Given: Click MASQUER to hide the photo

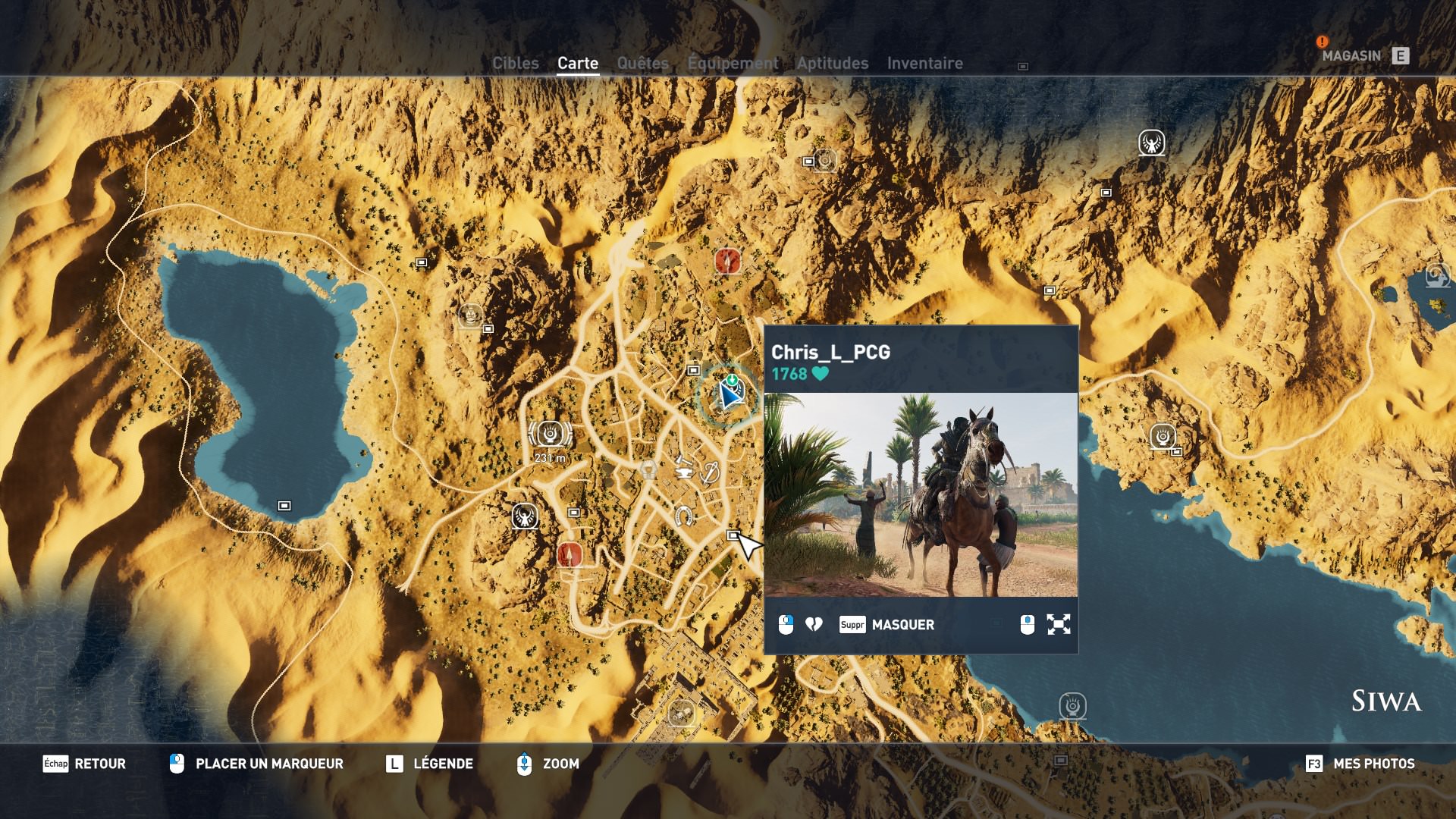Looking at the screenshot, I should tap(902, 624).
